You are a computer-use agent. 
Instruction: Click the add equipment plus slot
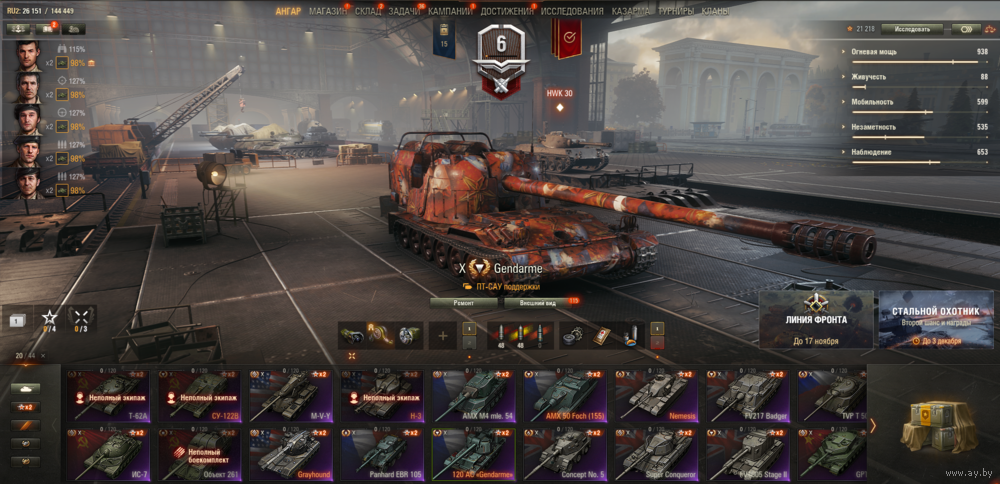[x=442, y=336]
